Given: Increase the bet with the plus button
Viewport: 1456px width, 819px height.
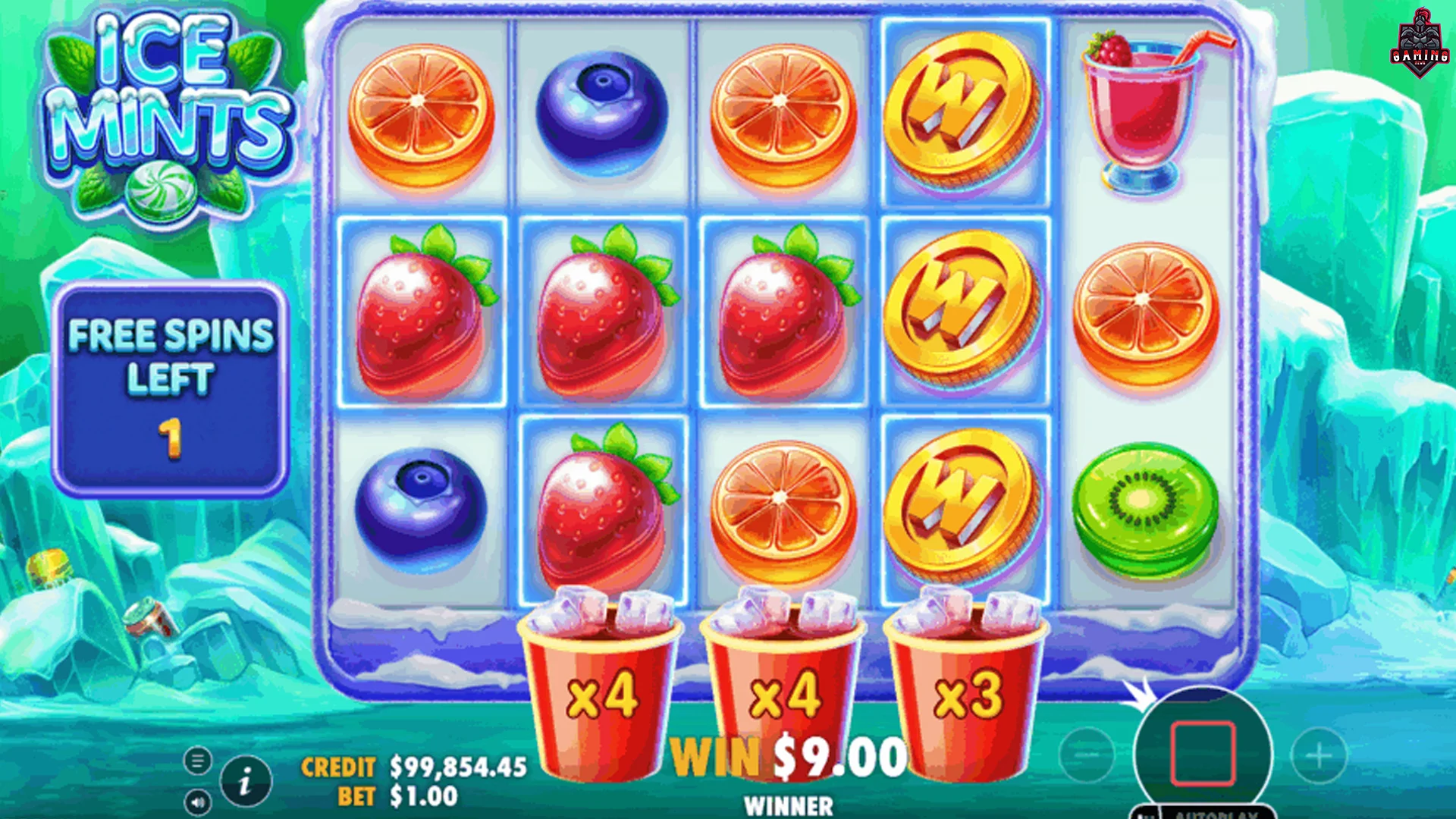Looking at the screenshot, I should coord(1319,755).
